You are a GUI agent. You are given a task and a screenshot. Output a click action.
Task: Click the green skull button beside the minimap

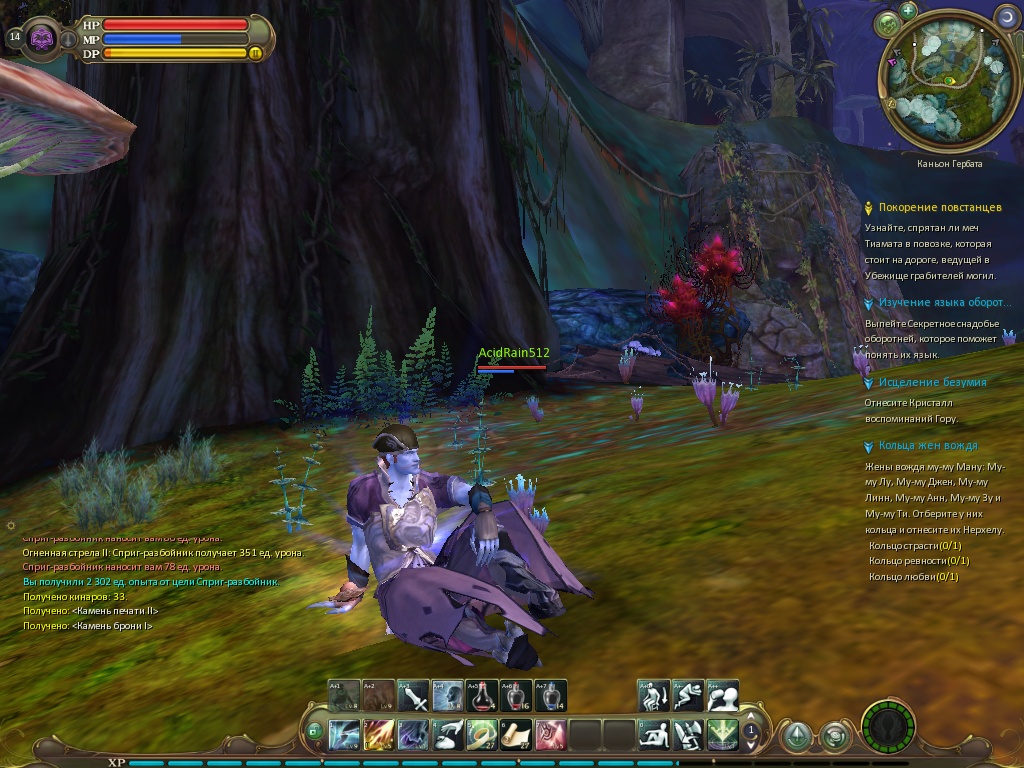tap(886, 23)
